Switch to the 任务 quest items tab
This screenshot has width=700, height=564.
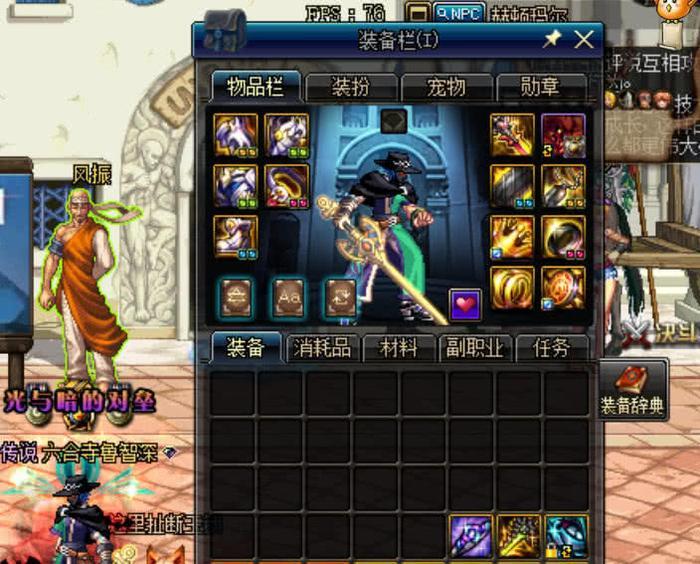552,347
